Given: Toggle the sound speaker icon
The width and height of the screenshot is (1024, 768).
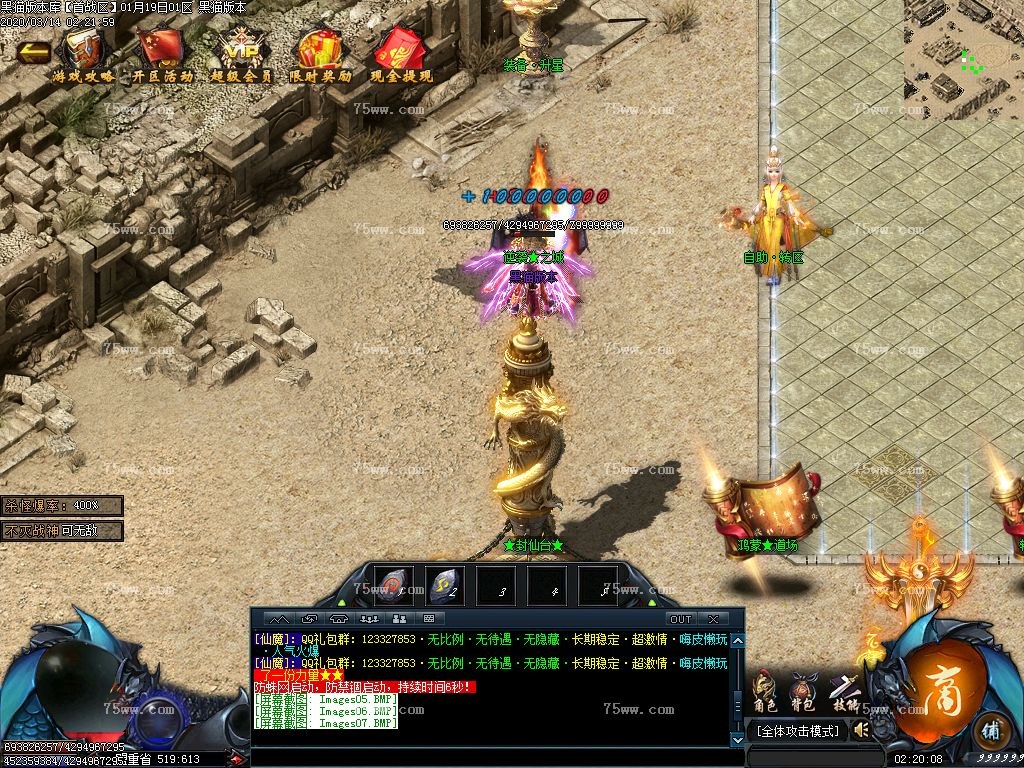Looking at the screenshot, I should click(859, 731).
